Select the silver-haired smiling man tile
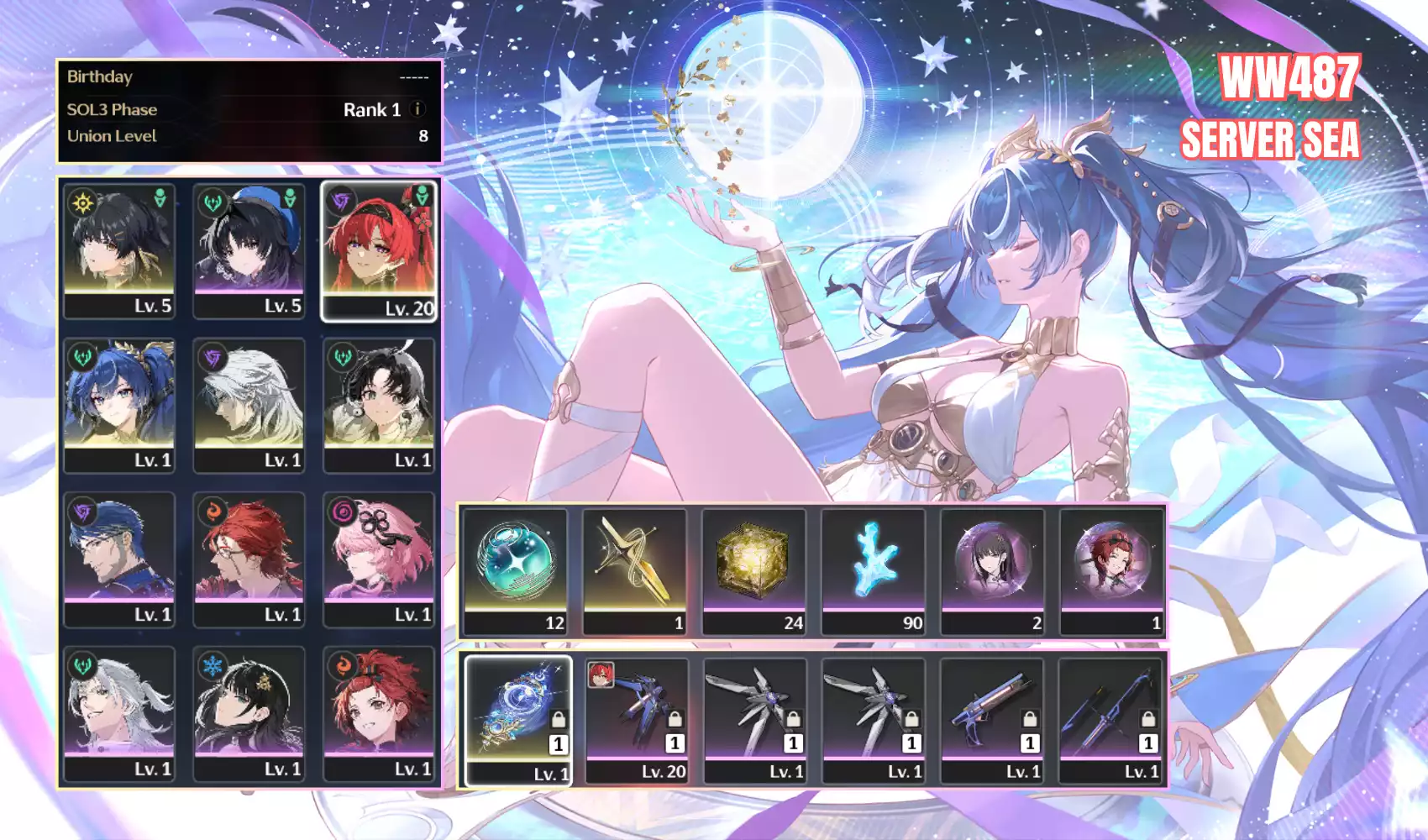The width and height of the screenshot is (1428, 840). tap(119, 714)
